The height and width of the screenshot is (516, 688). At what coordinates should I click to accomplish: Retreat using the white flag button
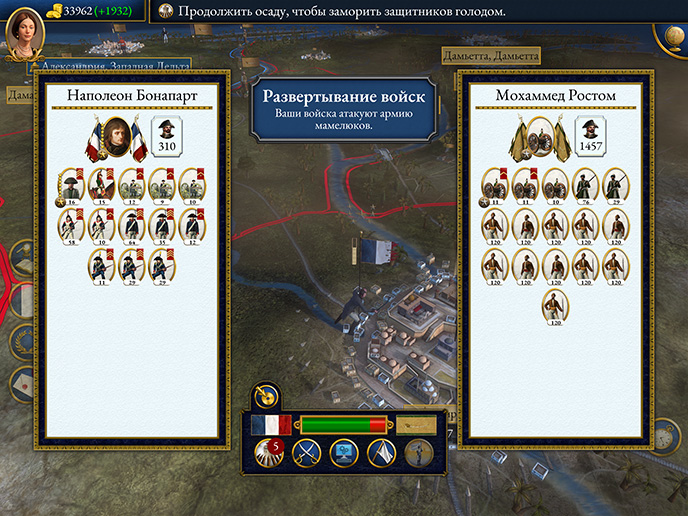click(382, 453)
